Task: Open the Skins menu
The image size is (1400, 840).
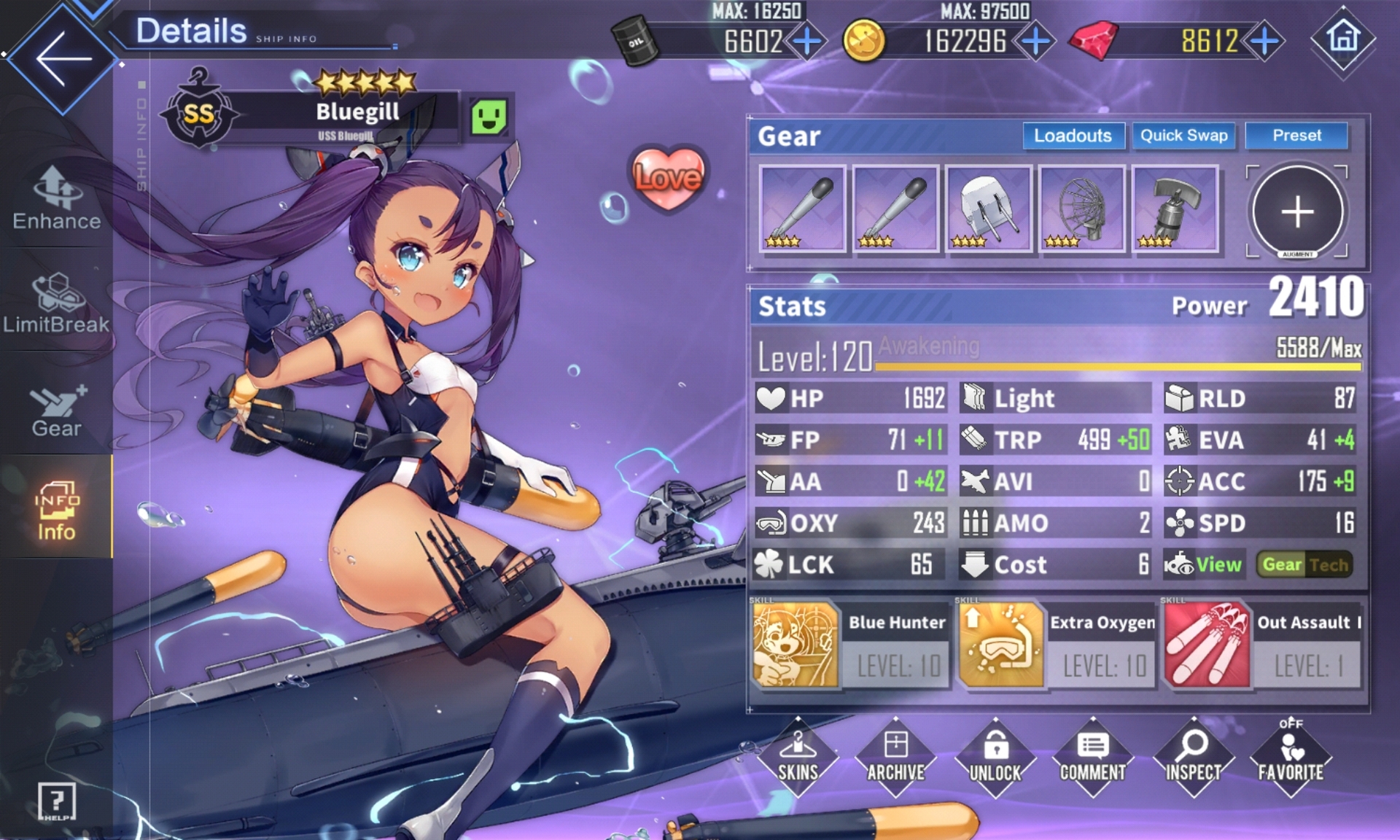Action: point(798,757)
